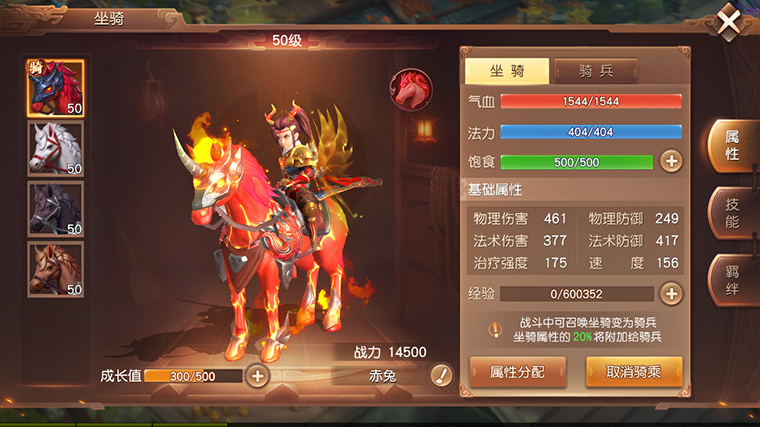Select the dark grey horse thumbnail

tap(55, 208)
